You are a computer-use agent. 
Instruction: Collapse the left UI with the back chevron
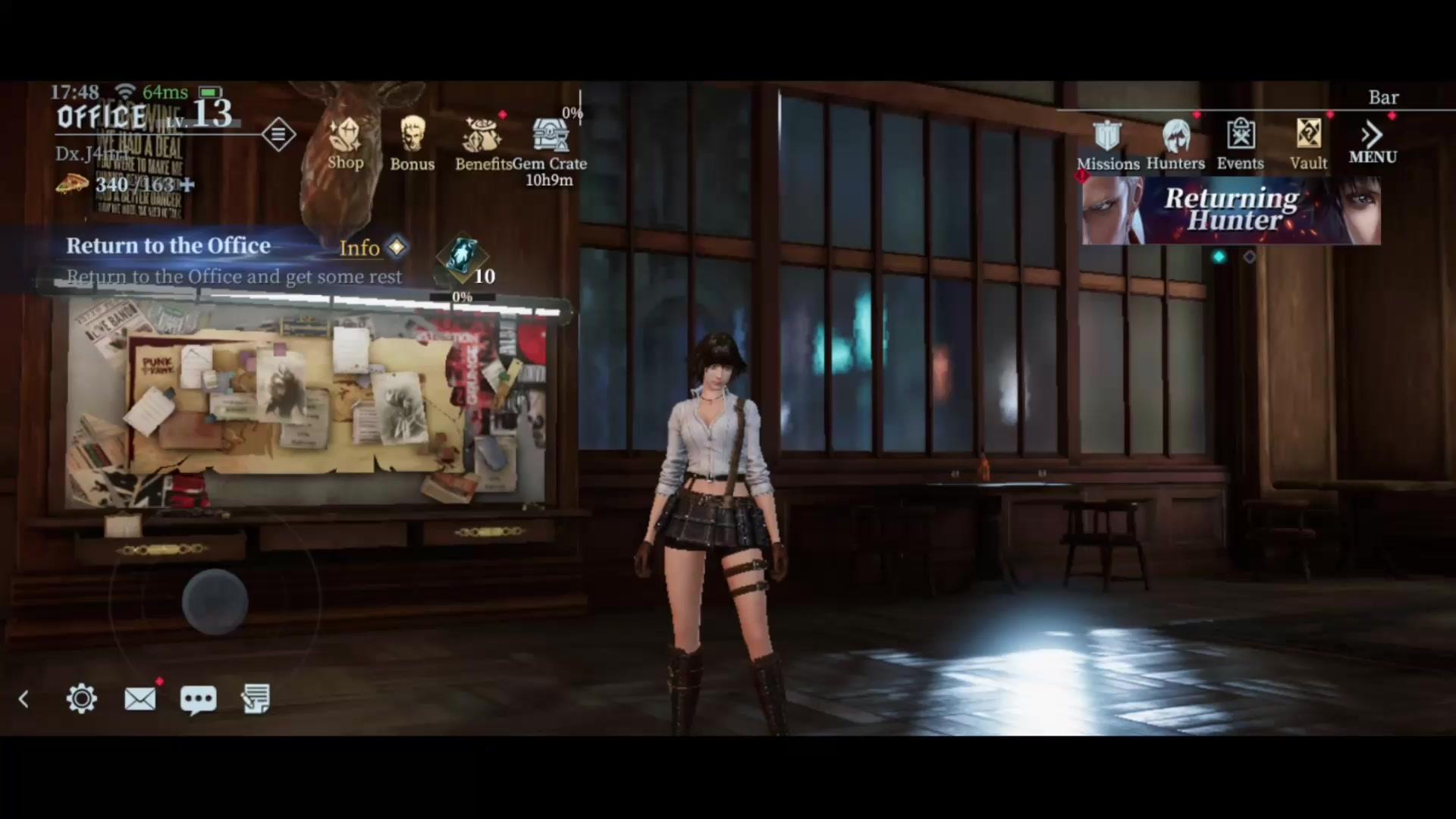(x=23, y=698)
